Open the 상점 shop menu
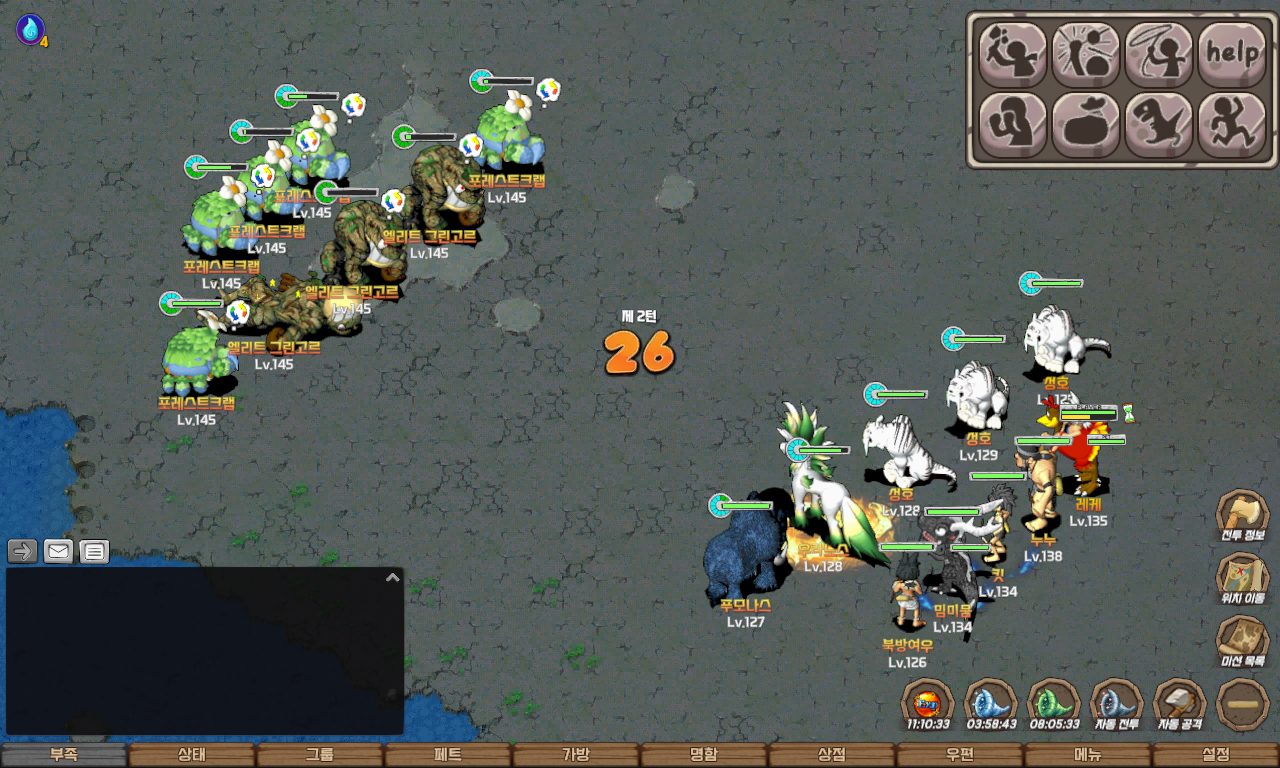The width and height of the screenshot is (1280, 768). 832,755
